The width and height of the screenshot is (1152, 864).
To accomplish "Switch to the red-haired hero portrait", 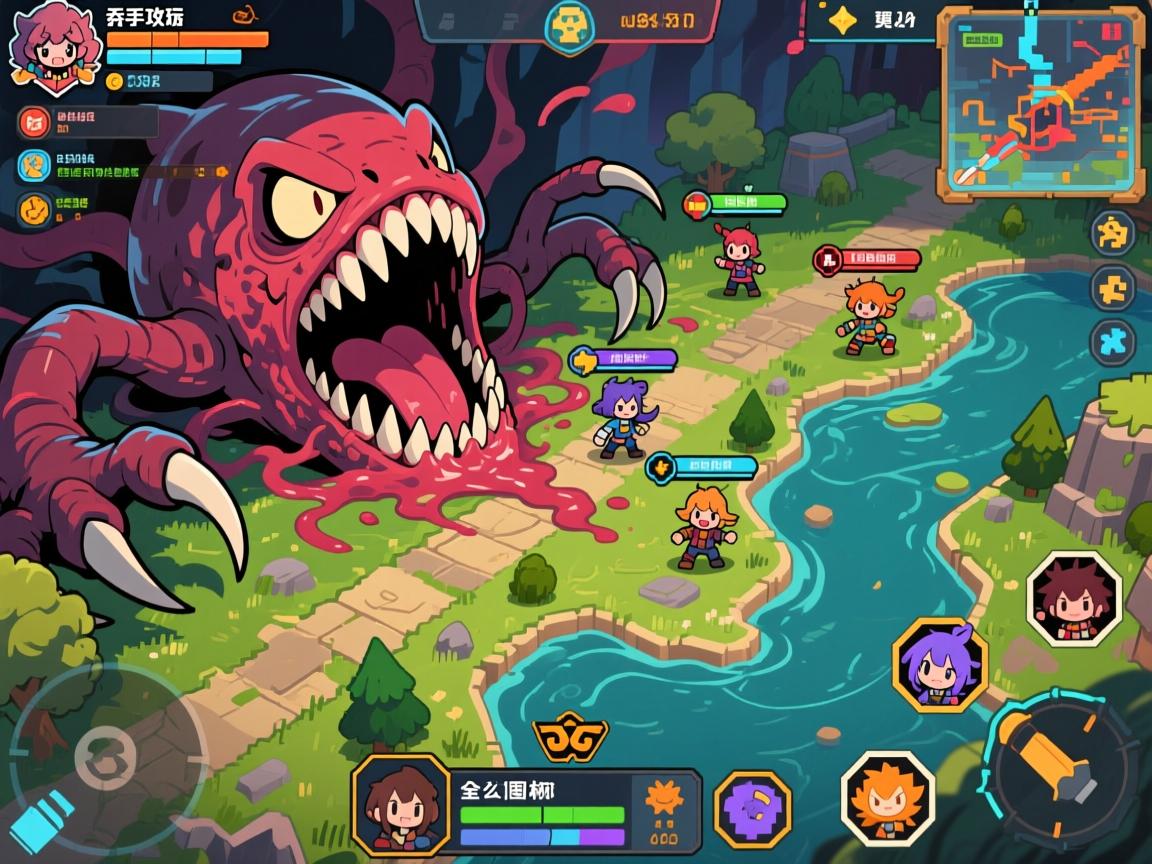I will coord(1074,599).
